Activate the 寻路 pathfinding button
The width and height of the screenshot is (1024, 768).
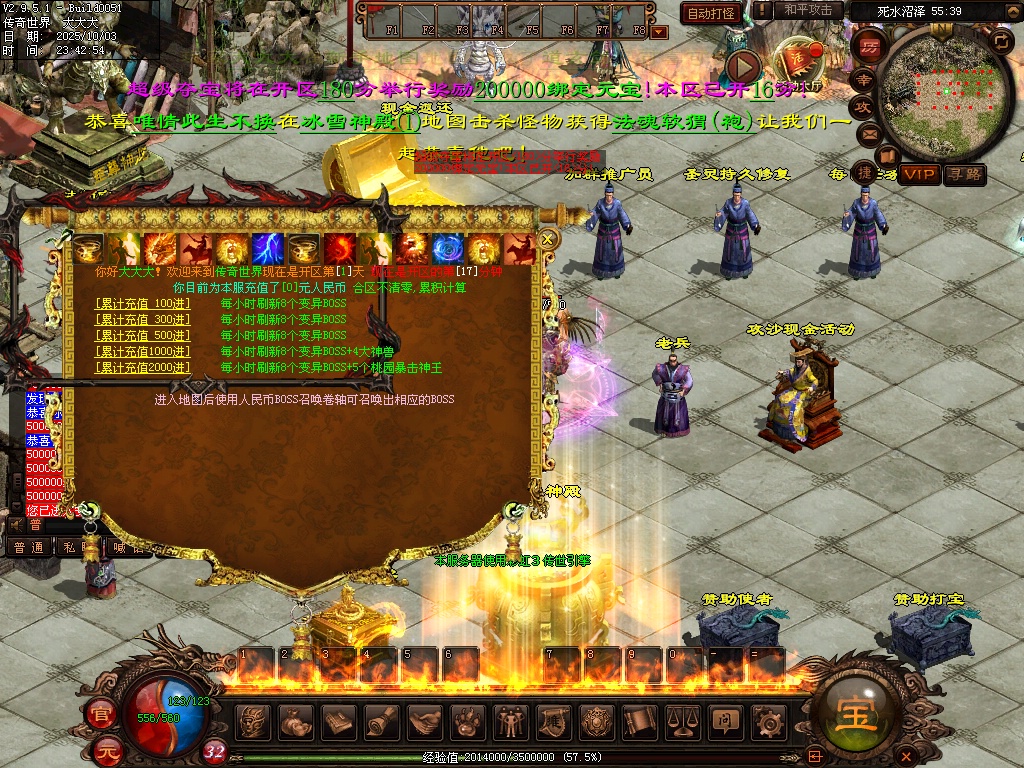tap(964, 174)
